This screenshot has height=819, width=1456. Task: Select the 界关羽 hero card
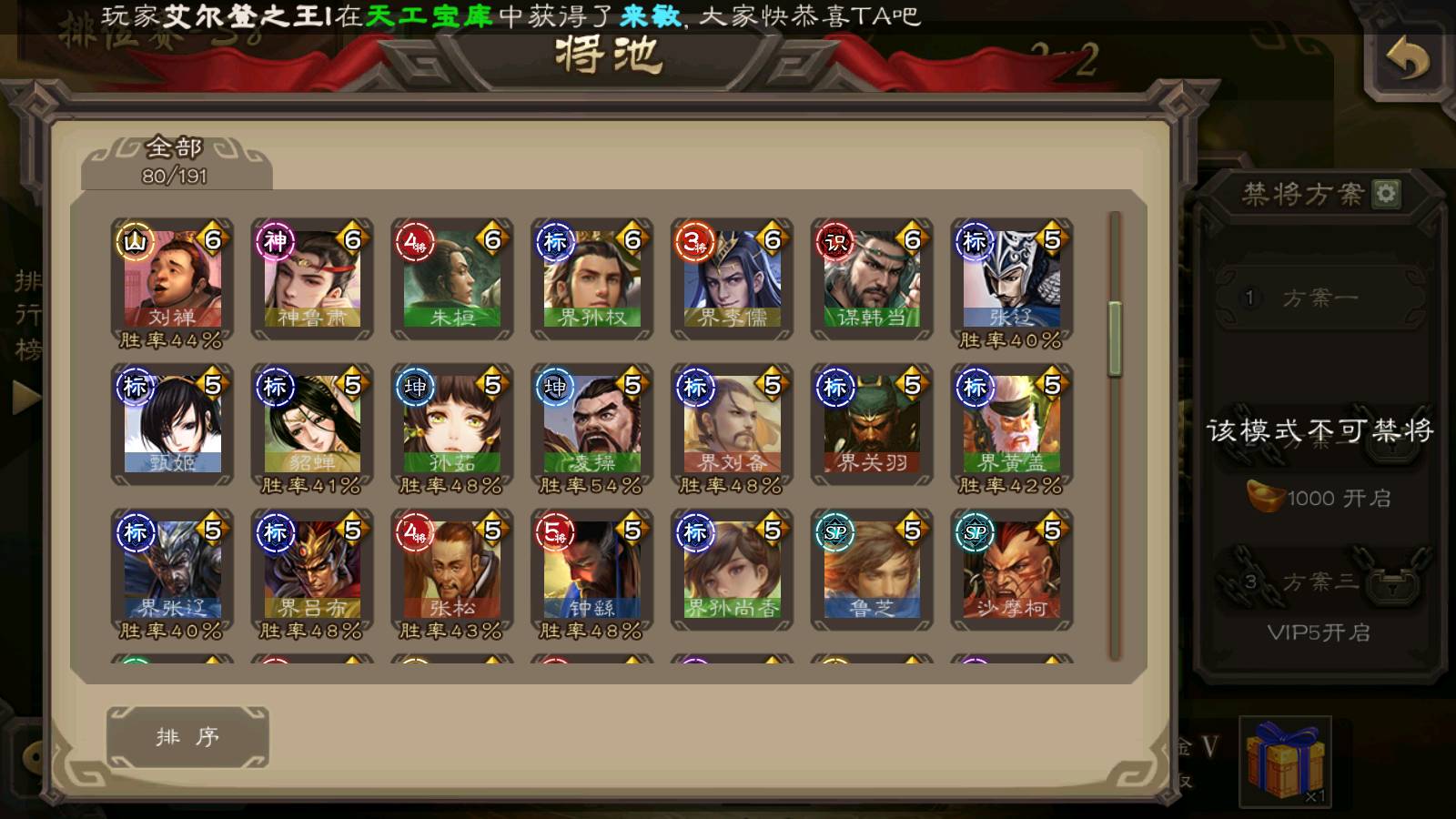tap(872, 425)
